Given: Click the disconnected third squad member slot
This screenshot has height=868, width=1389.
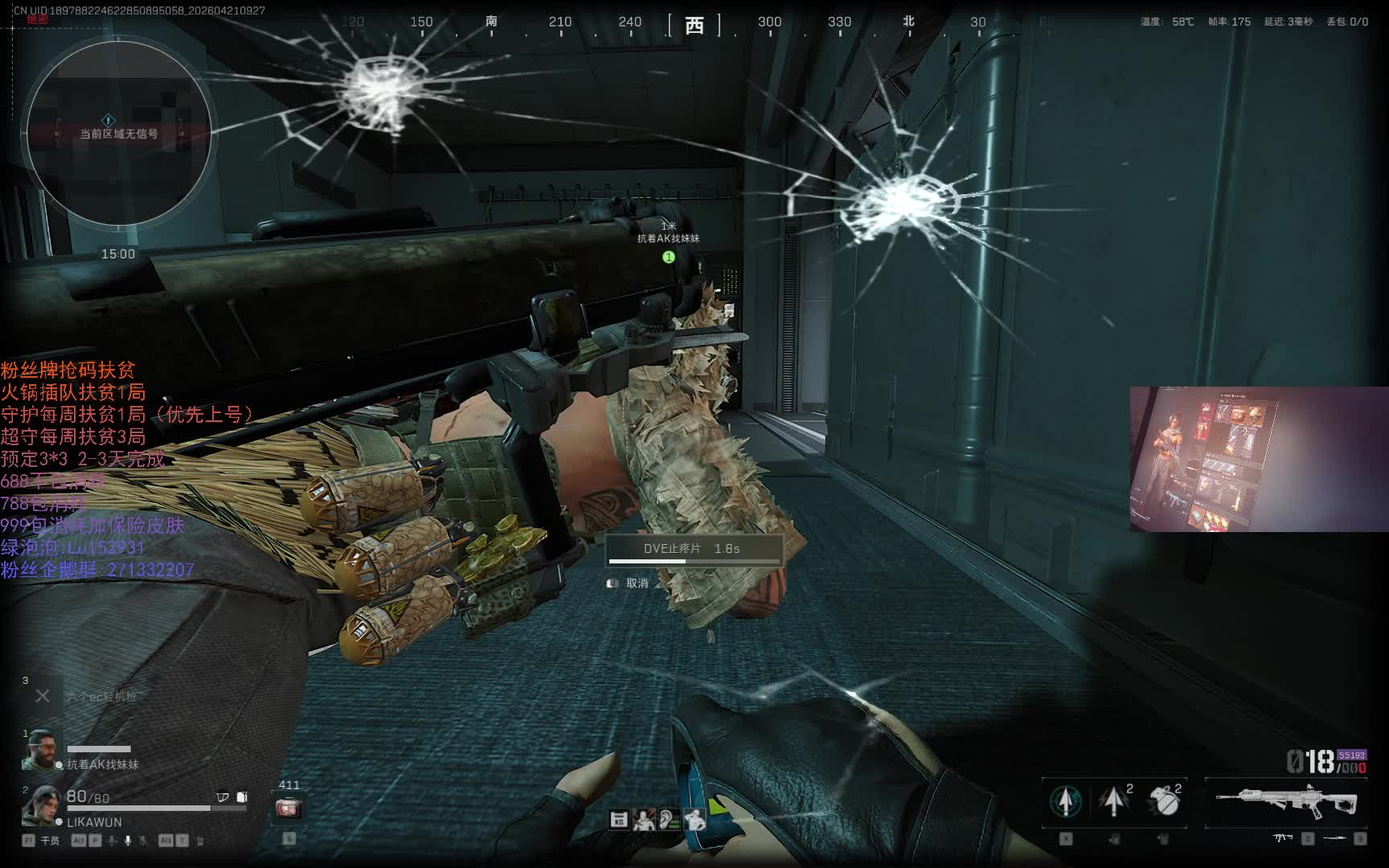Looking at the screenshot, I should [x=43, y=696].
